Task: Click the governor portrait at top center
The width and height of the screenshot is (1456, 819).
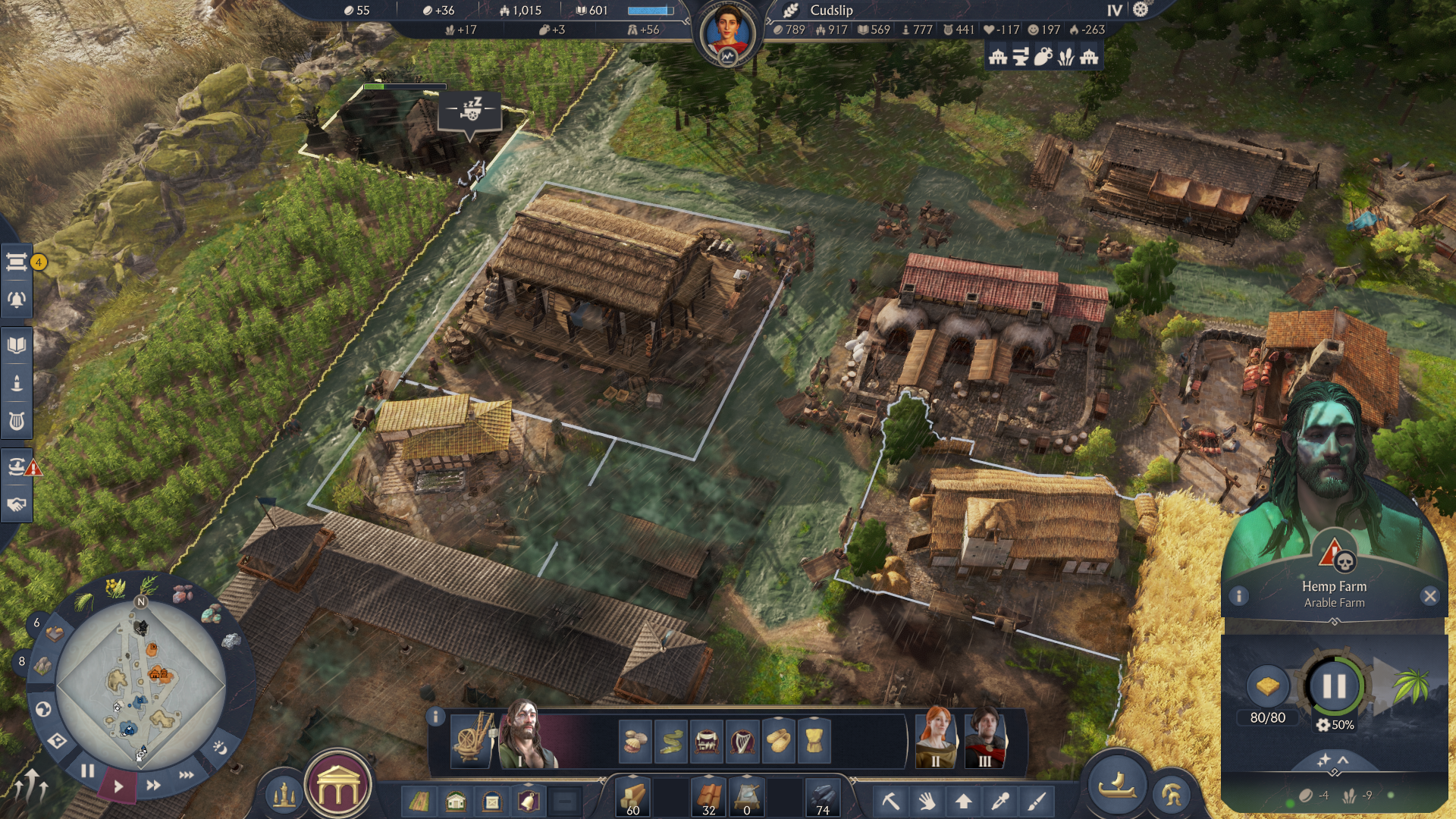Action: (727, 34)
